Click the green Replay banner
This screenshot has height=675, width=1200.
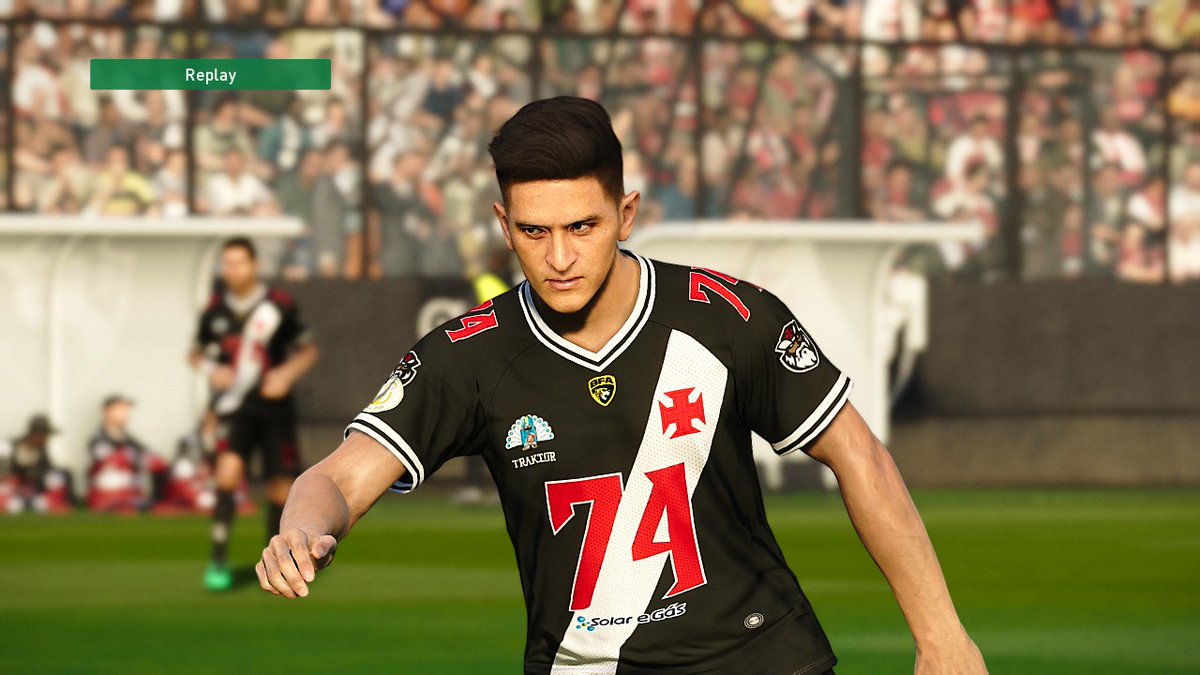210,75
